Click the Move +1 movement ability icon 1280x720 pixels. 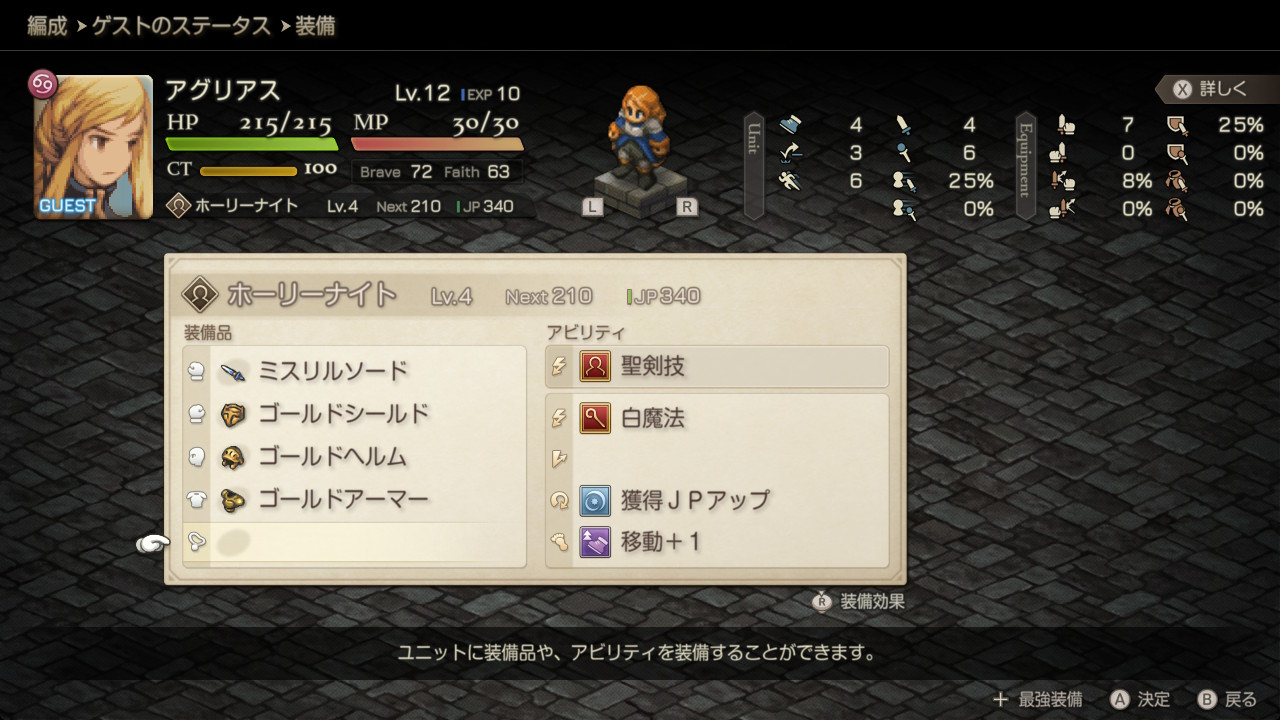[594, 540]
